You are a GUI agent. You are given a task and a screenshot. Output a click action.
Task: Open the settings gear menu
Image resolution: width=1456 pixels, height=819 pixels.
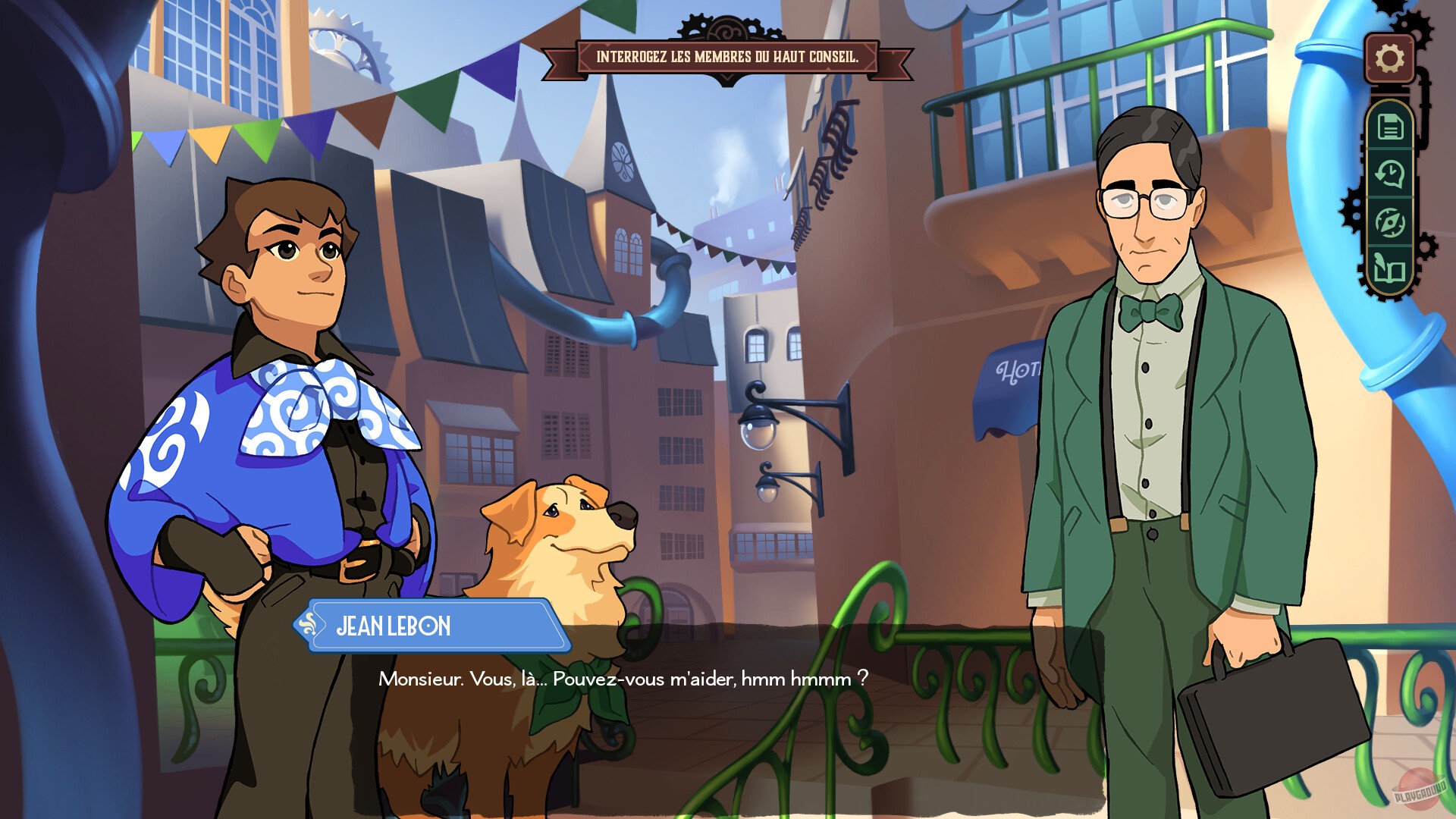click(x=1389, y=57)
